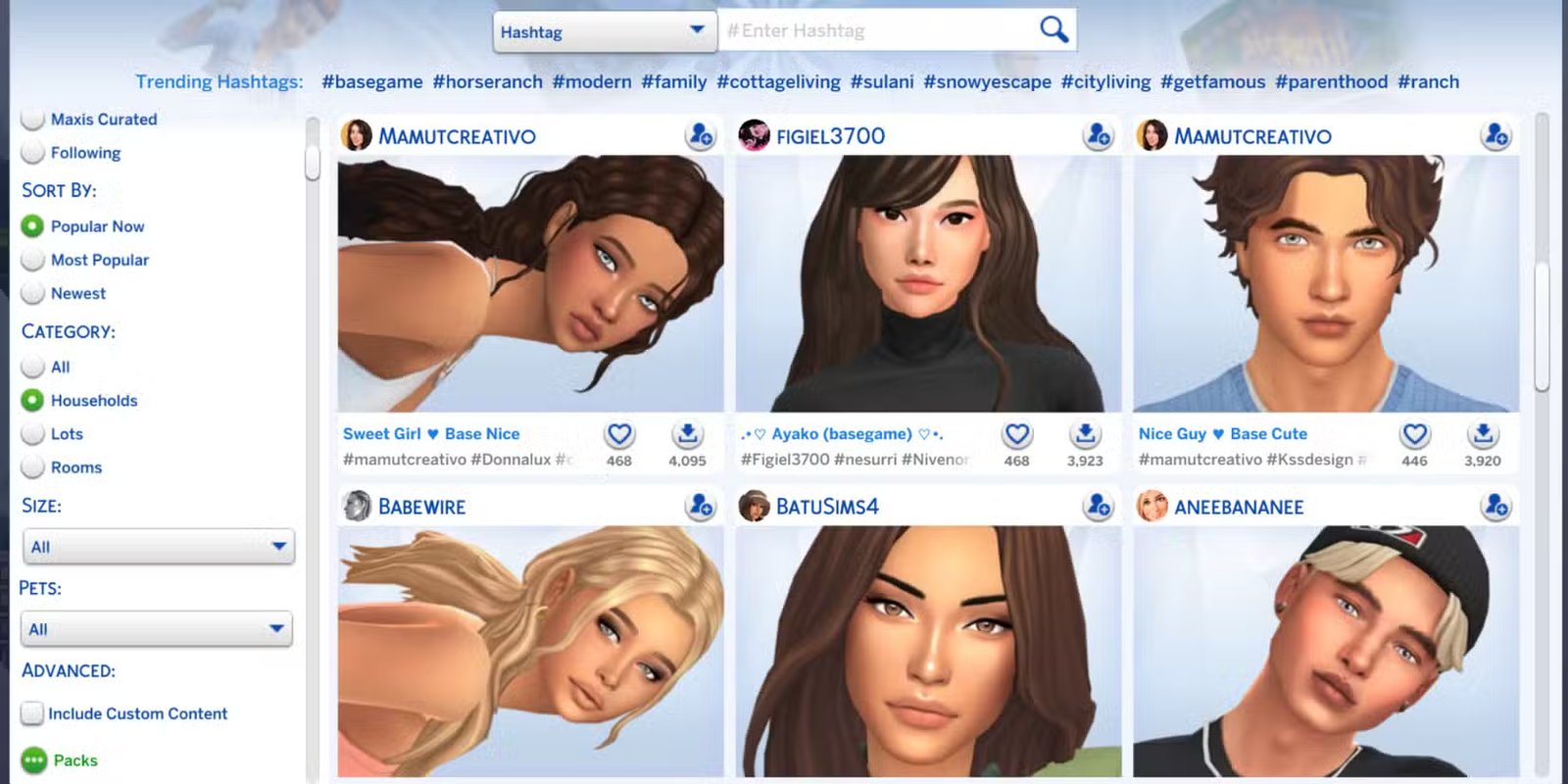Select the Newest sort option
The image size is (1568, 784).
tap(33, 293)
